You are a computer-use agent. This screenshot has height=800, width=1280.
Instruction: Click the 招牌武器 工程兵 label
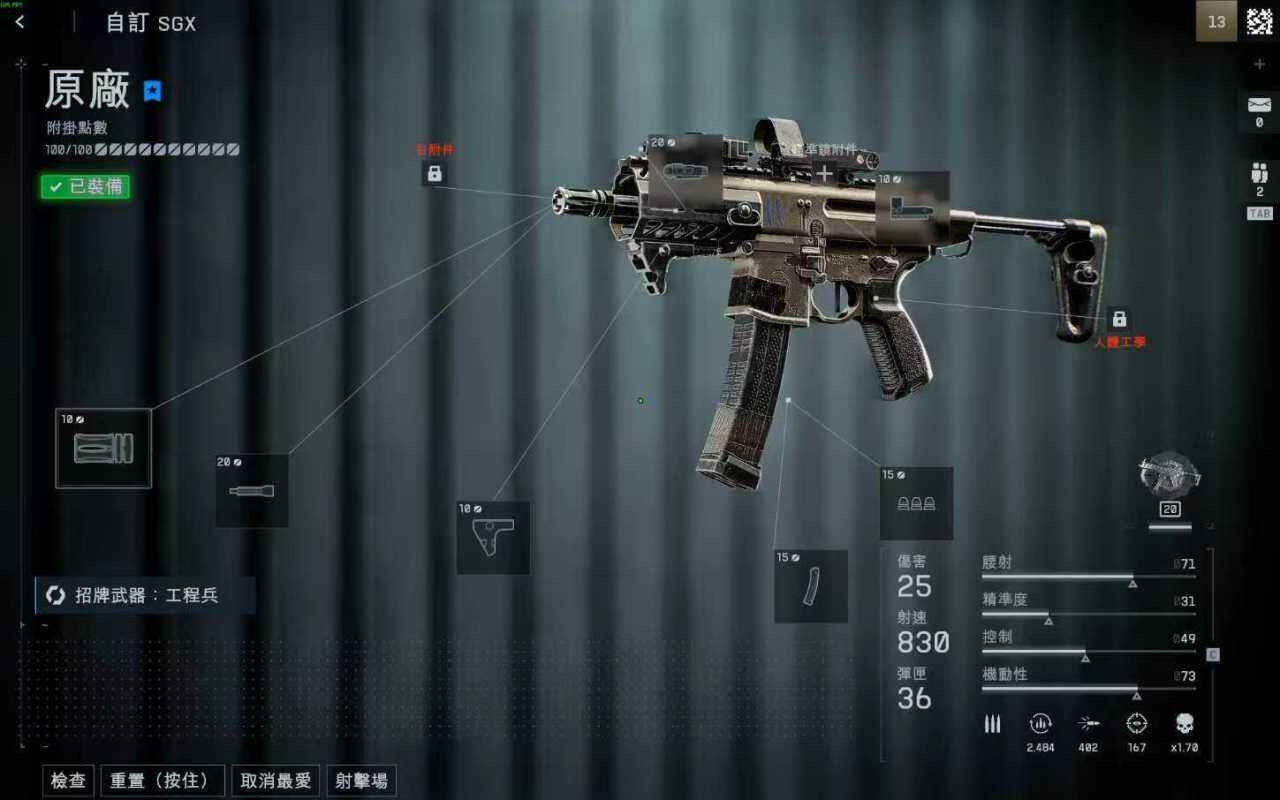(145, 595)
